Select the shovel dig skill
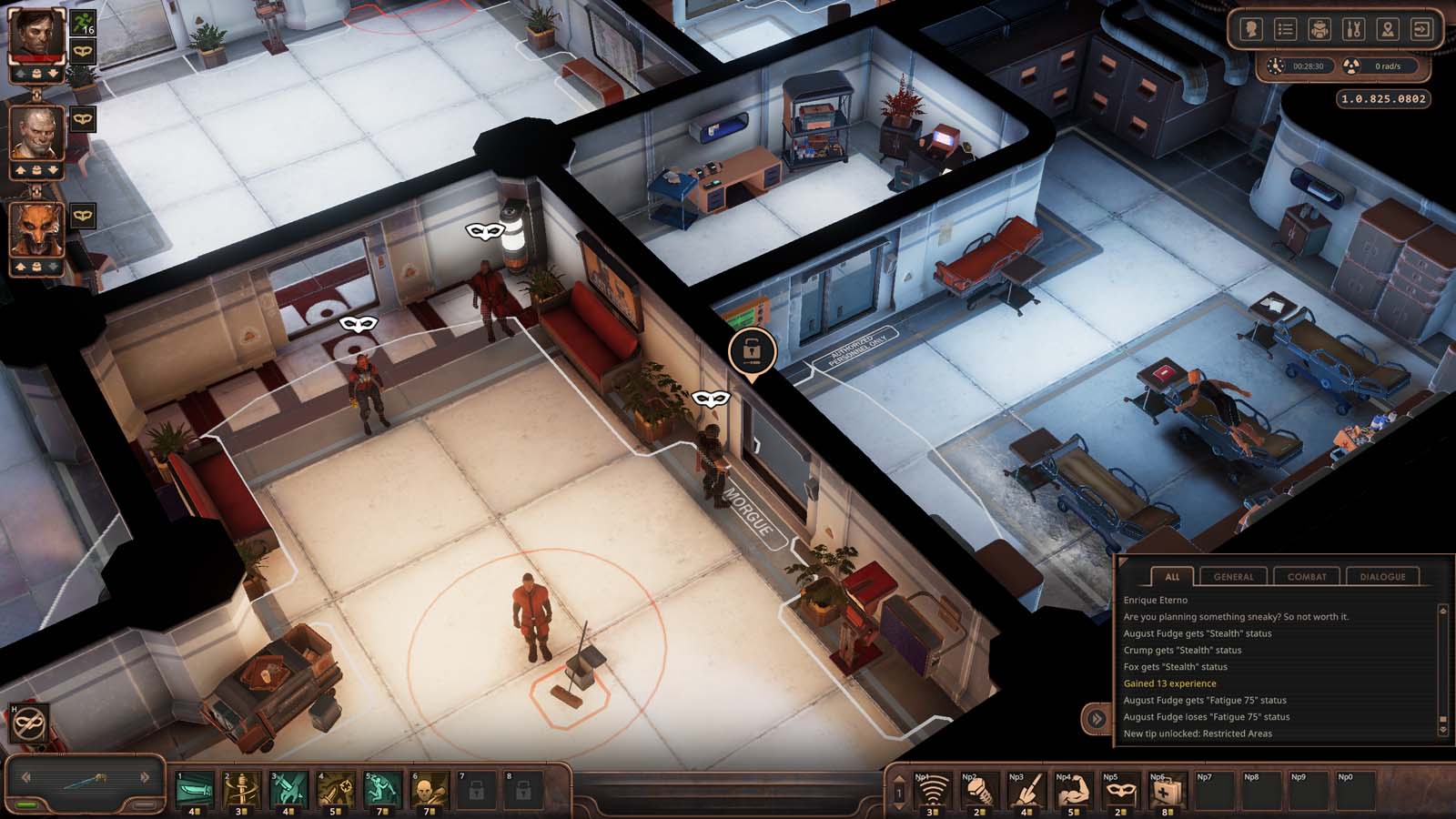 coord(1026,792)
